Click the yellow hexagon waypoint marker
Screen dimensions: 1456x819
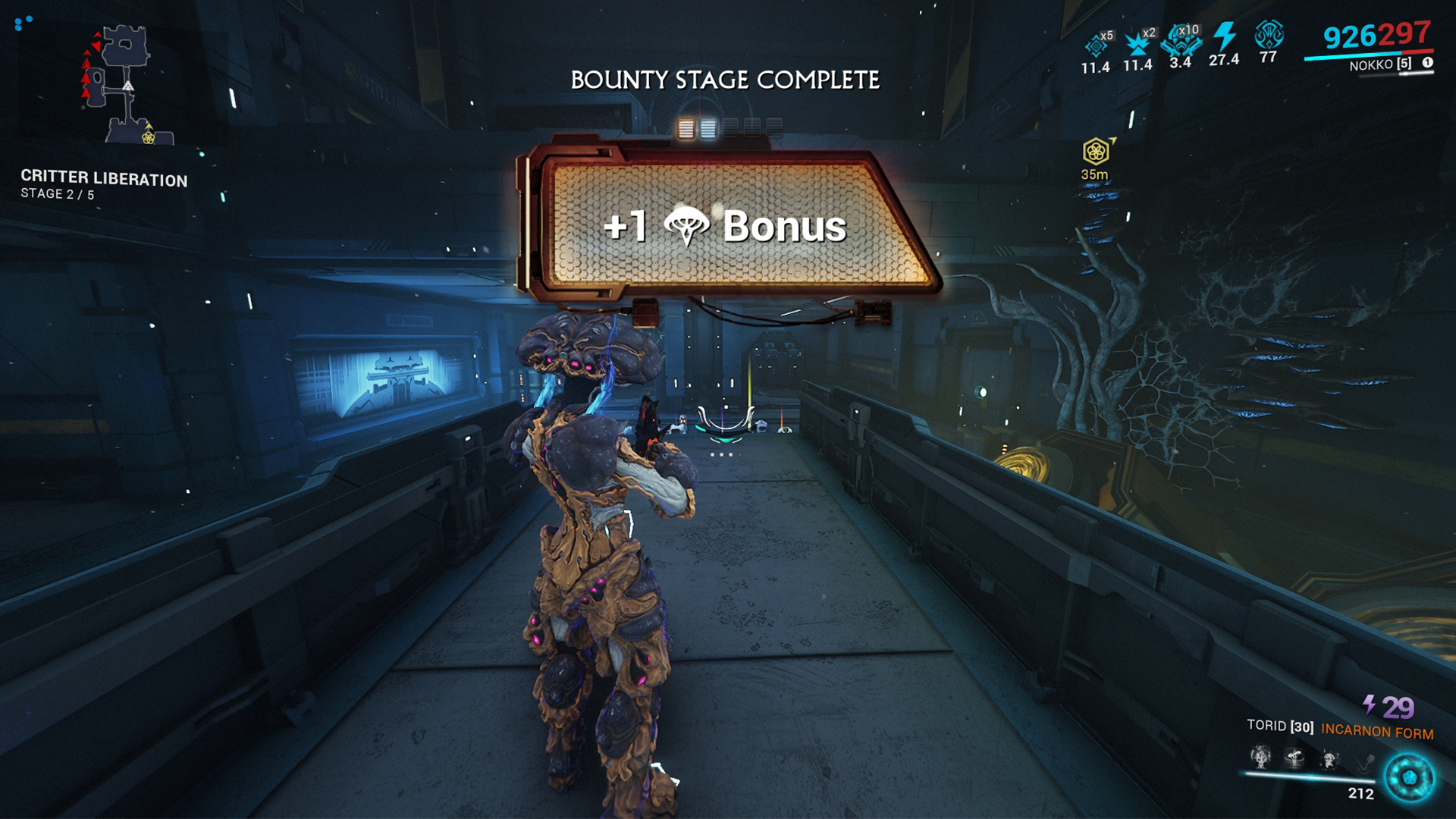1096,152
